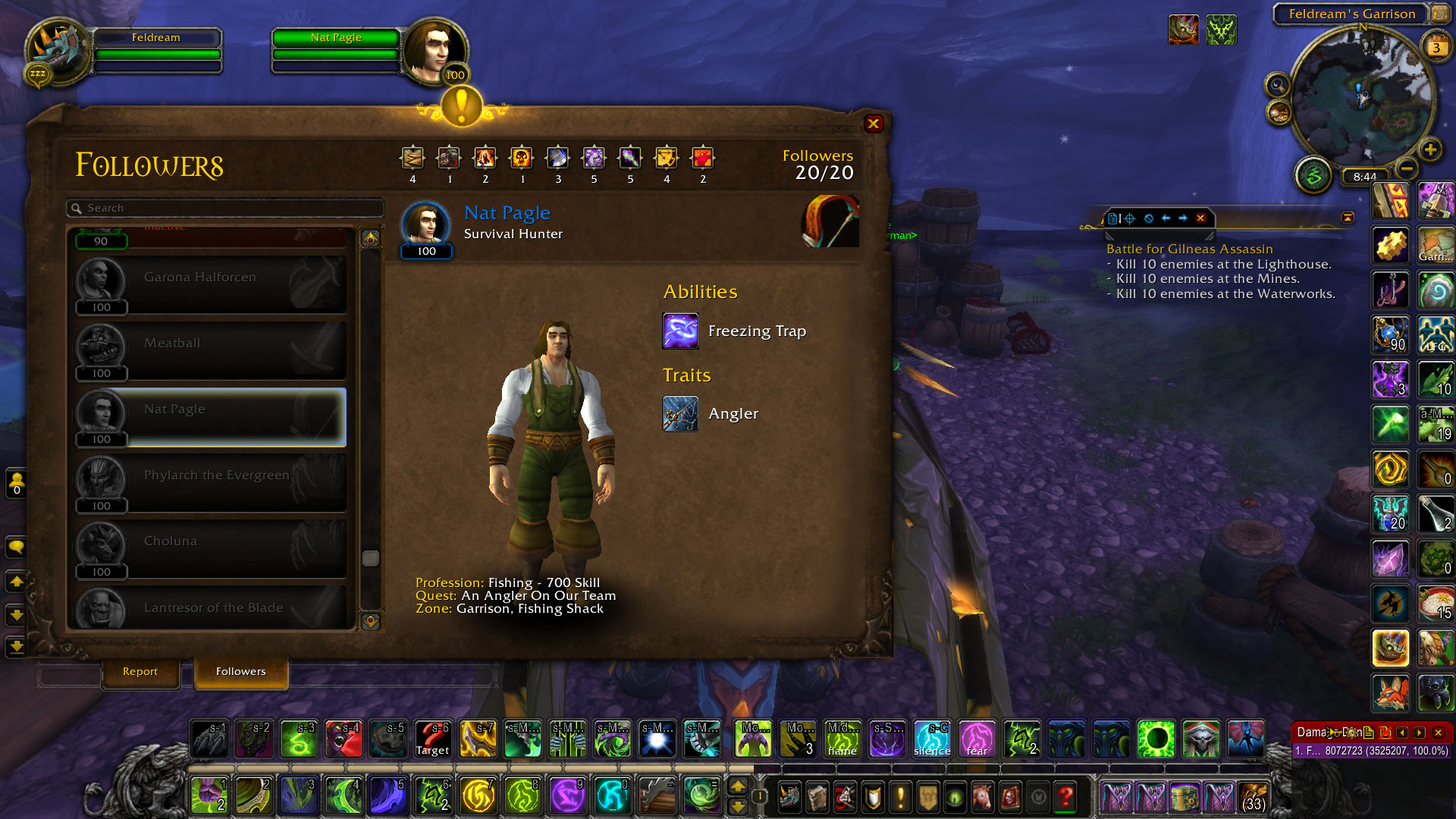The height and width of the screenshot is (819, 1456).
Task: Select the Nat Pagle target portrait
Action: (x=432, y=52)
